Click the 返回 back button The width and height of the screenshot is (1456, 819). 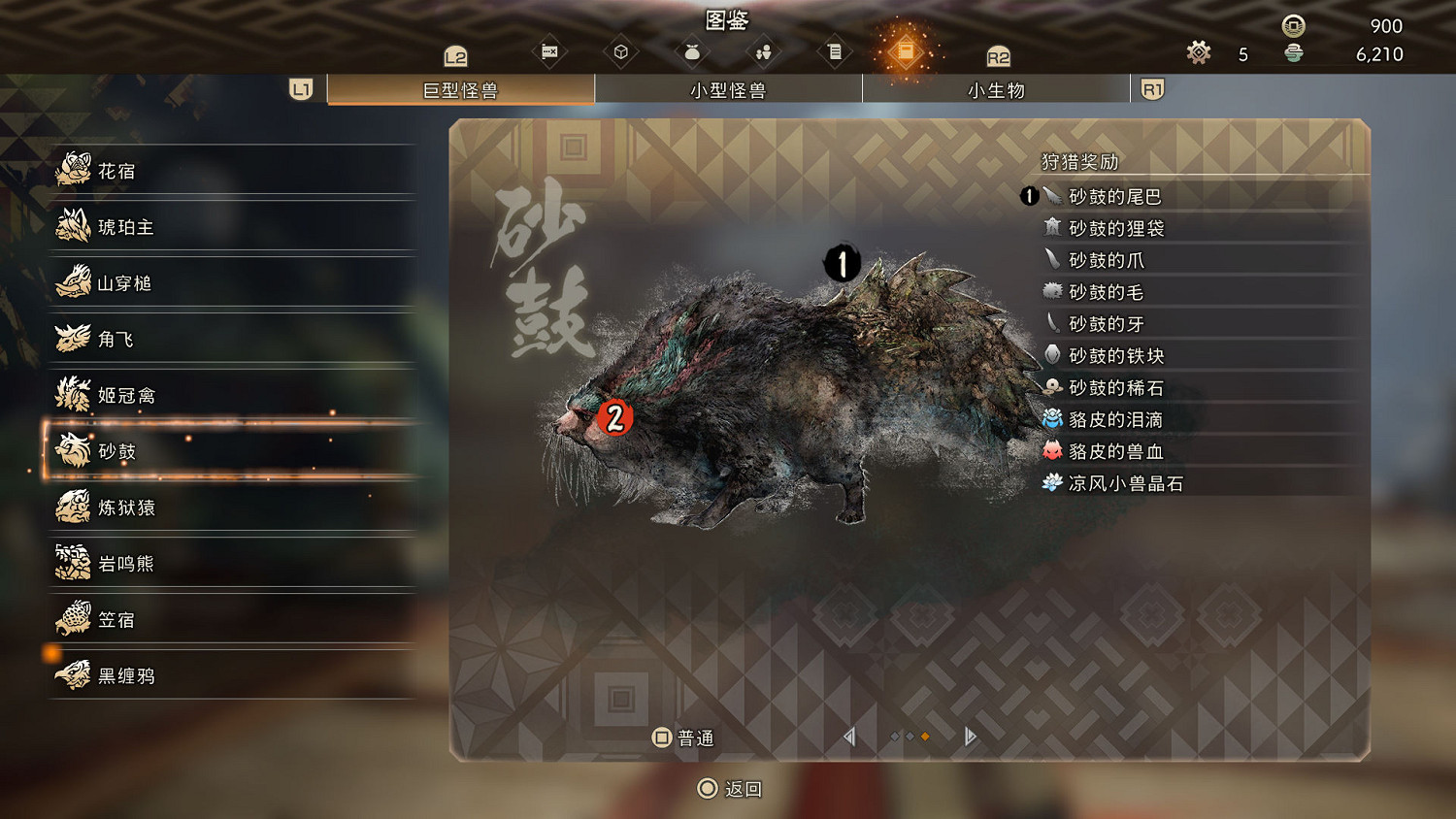tap(731, 789)
